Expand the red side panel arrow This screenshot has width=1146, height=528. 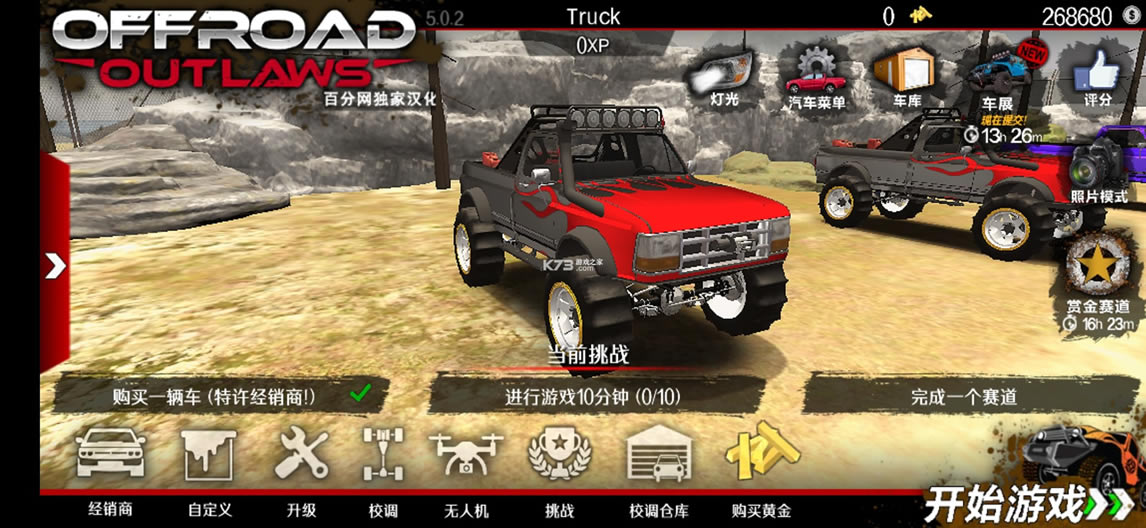click(55, 266)
